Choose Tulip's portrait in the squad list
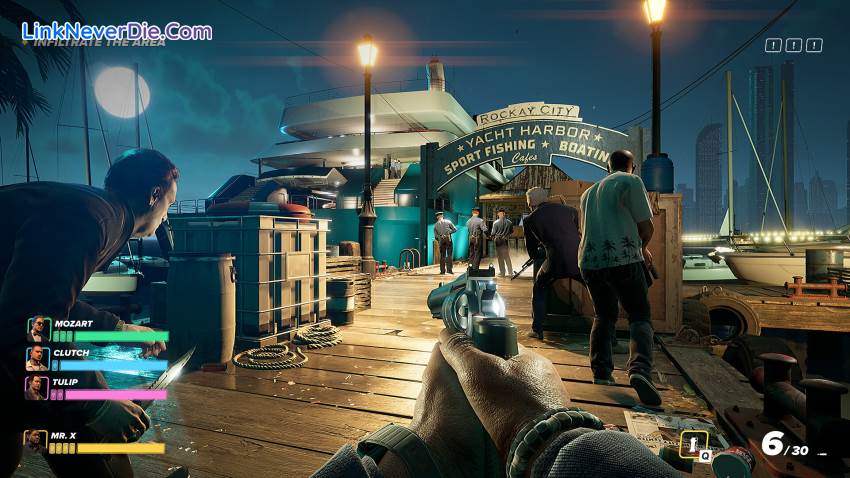 pyautogui.click(x=38, y=387)
